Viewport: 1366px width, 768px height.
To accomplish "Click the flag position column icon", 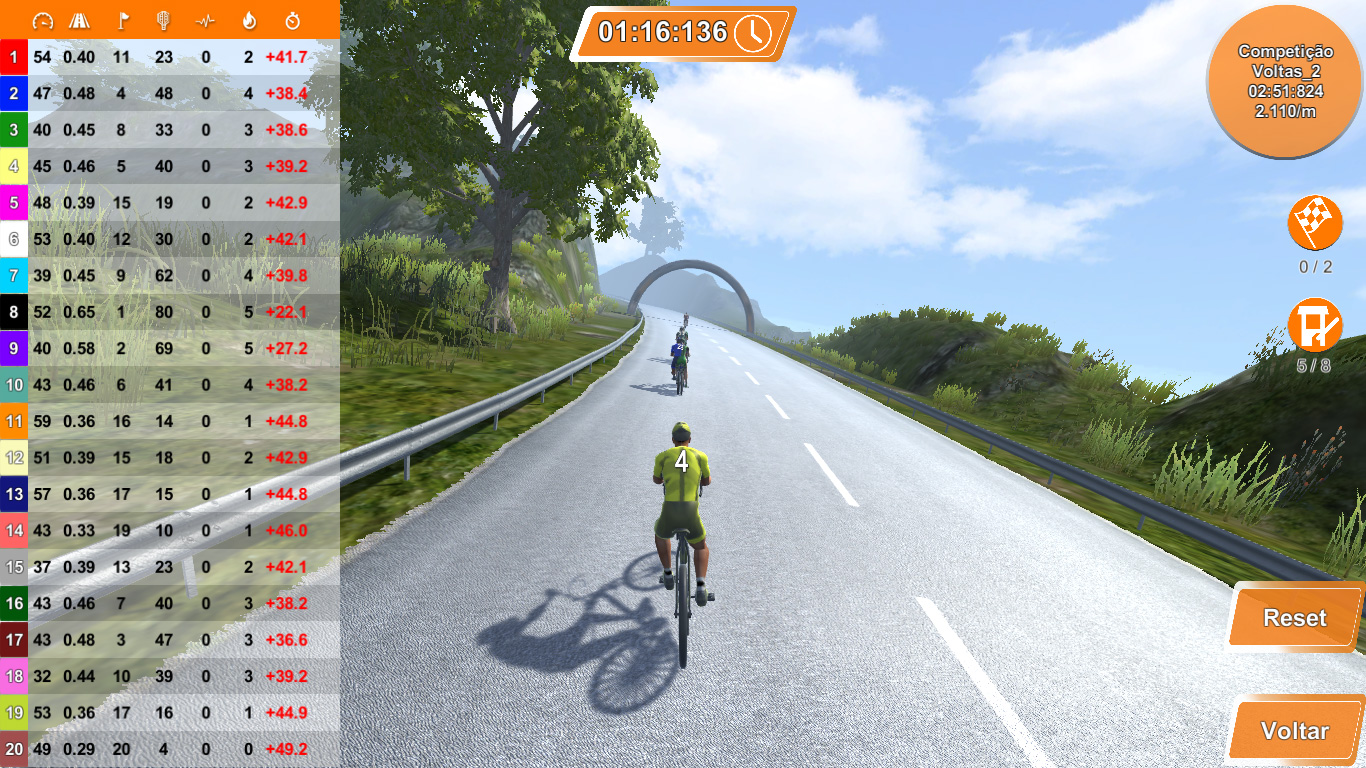I will click(123, 20).
